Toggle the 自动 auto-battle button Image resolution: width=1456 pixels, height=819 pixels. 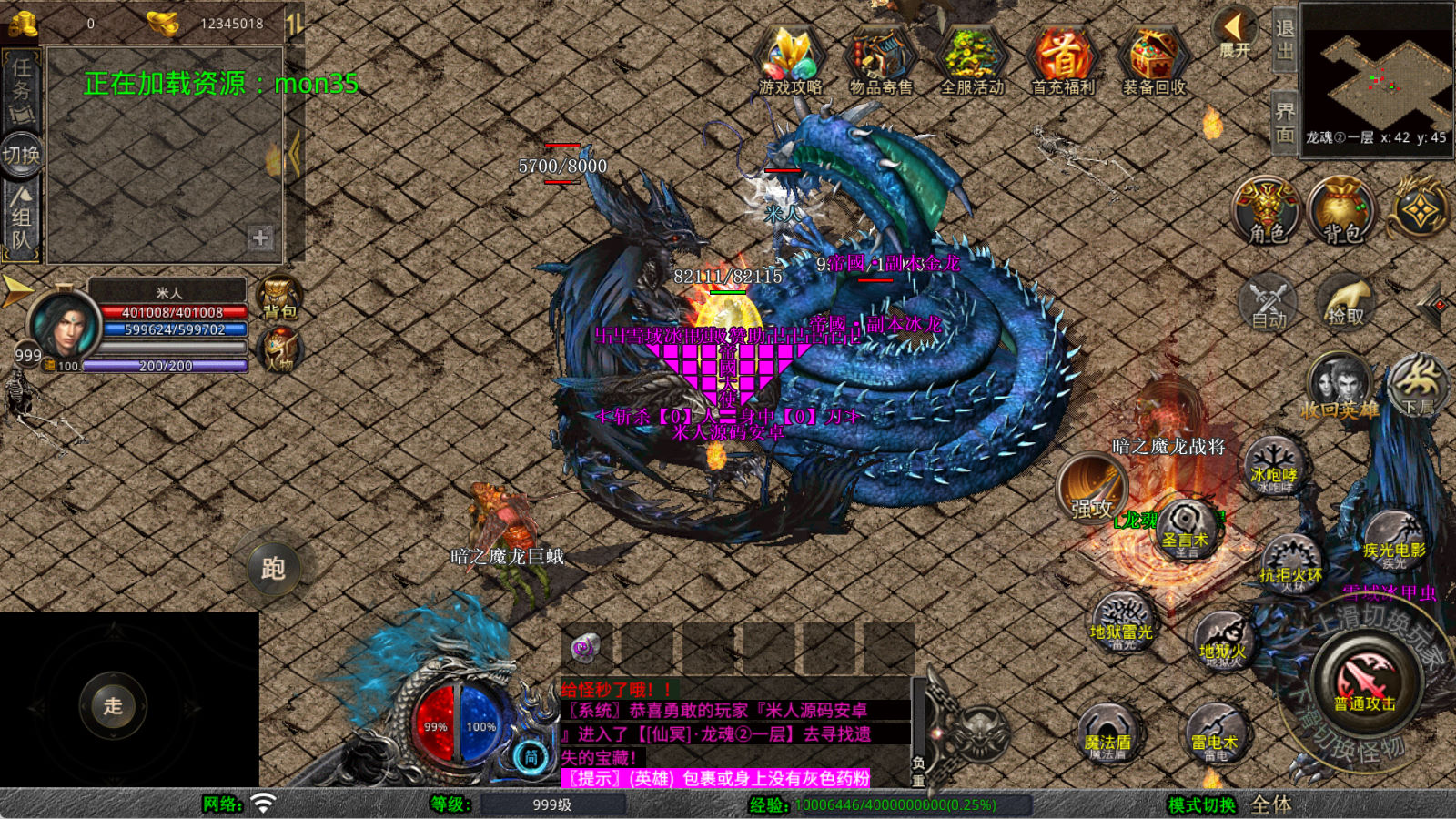point(1269,302)
